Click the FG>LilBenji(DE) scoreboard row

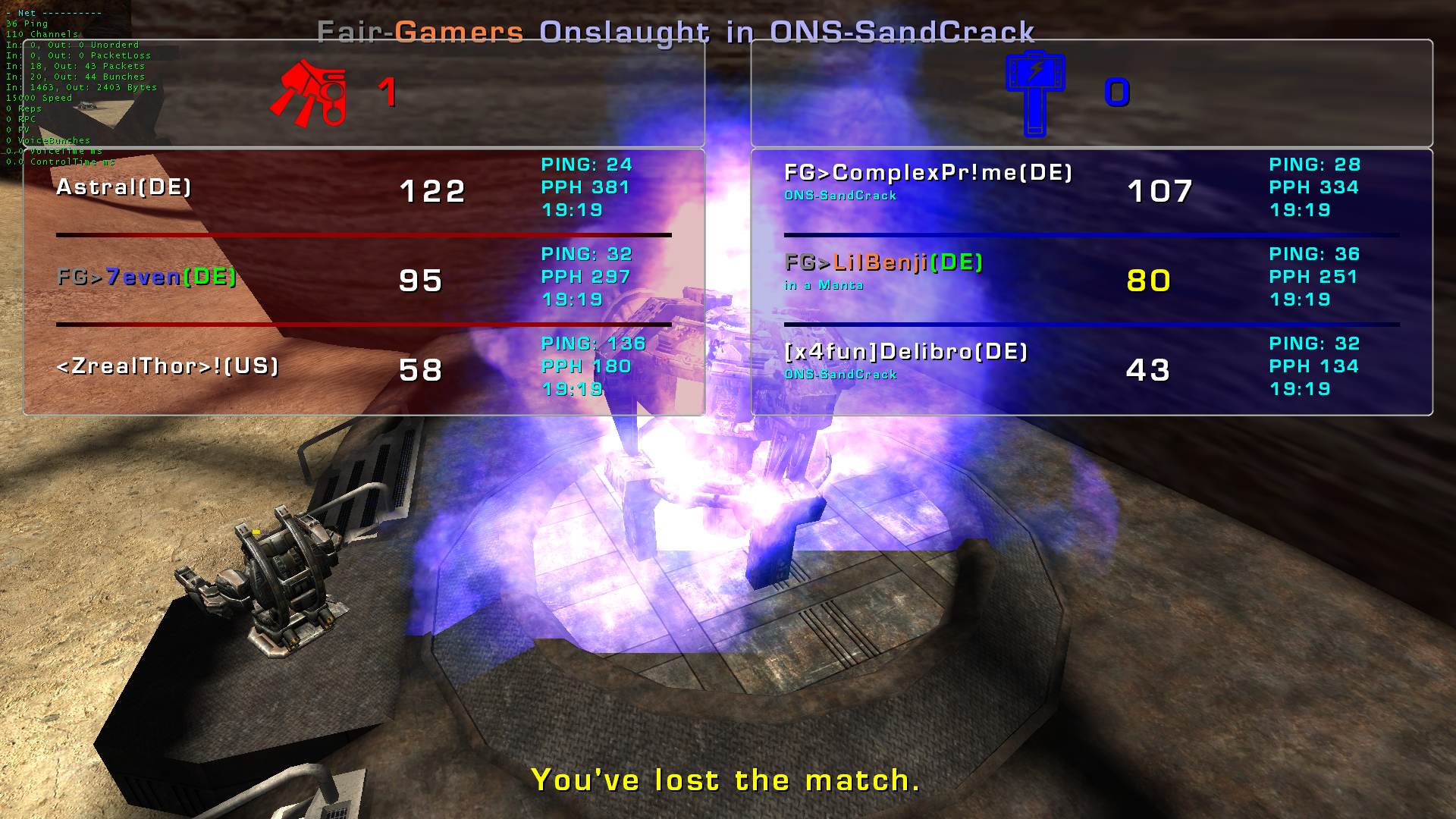point(883,262)
